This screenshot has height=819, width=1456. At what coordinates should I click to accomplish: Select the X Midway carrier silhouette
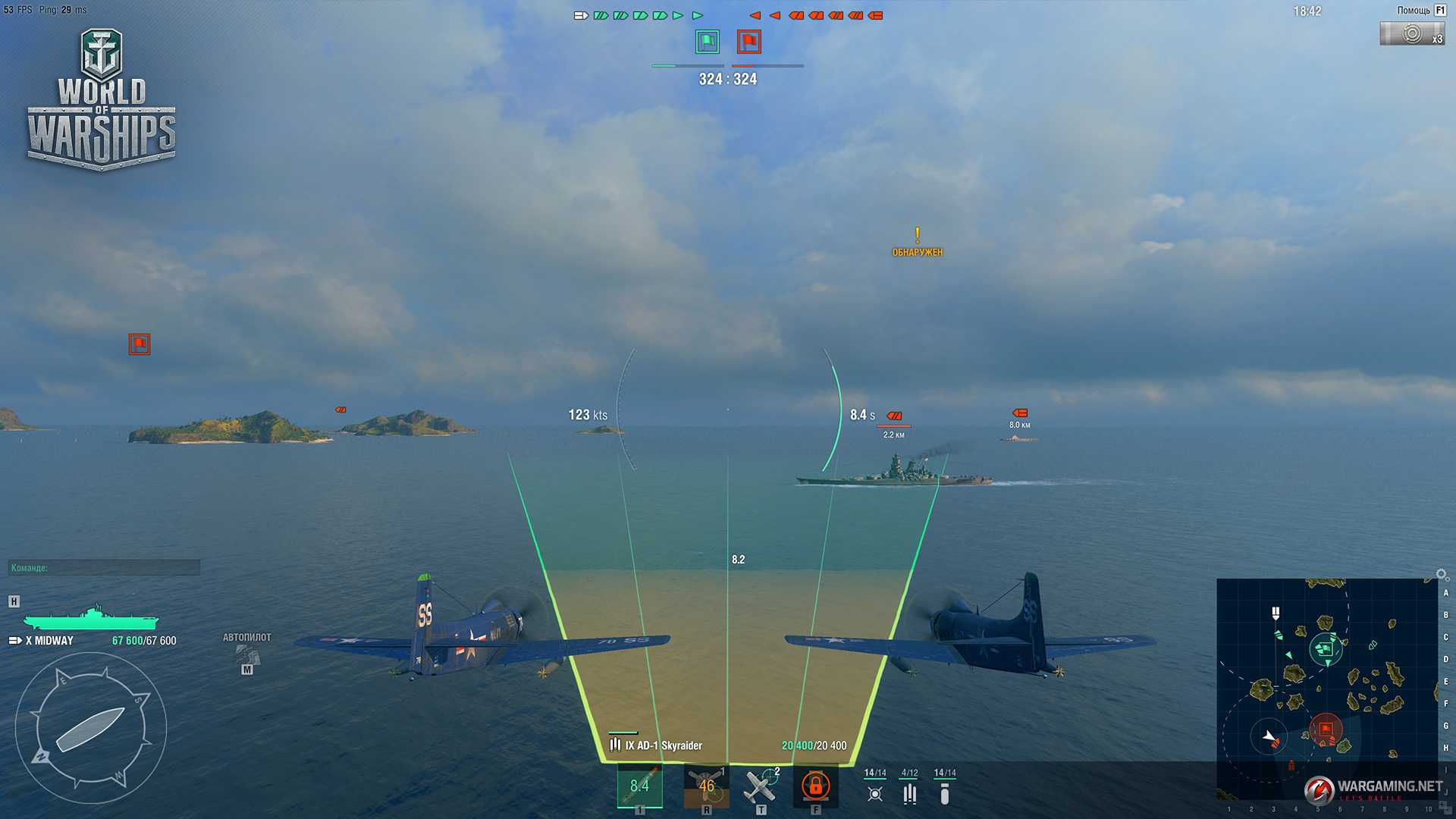(91, 619)
